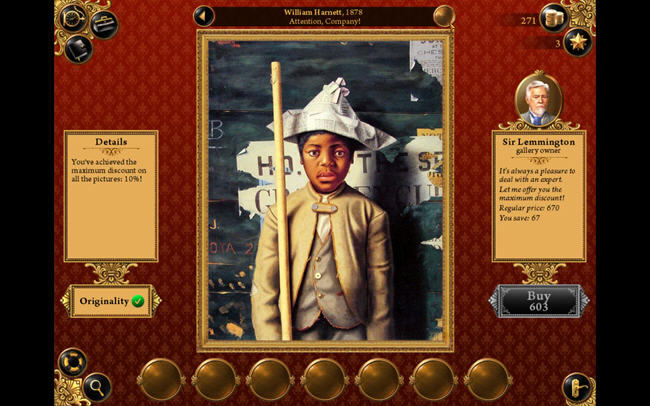
Task: Buy the painting for 603
Action: point(540,301)
